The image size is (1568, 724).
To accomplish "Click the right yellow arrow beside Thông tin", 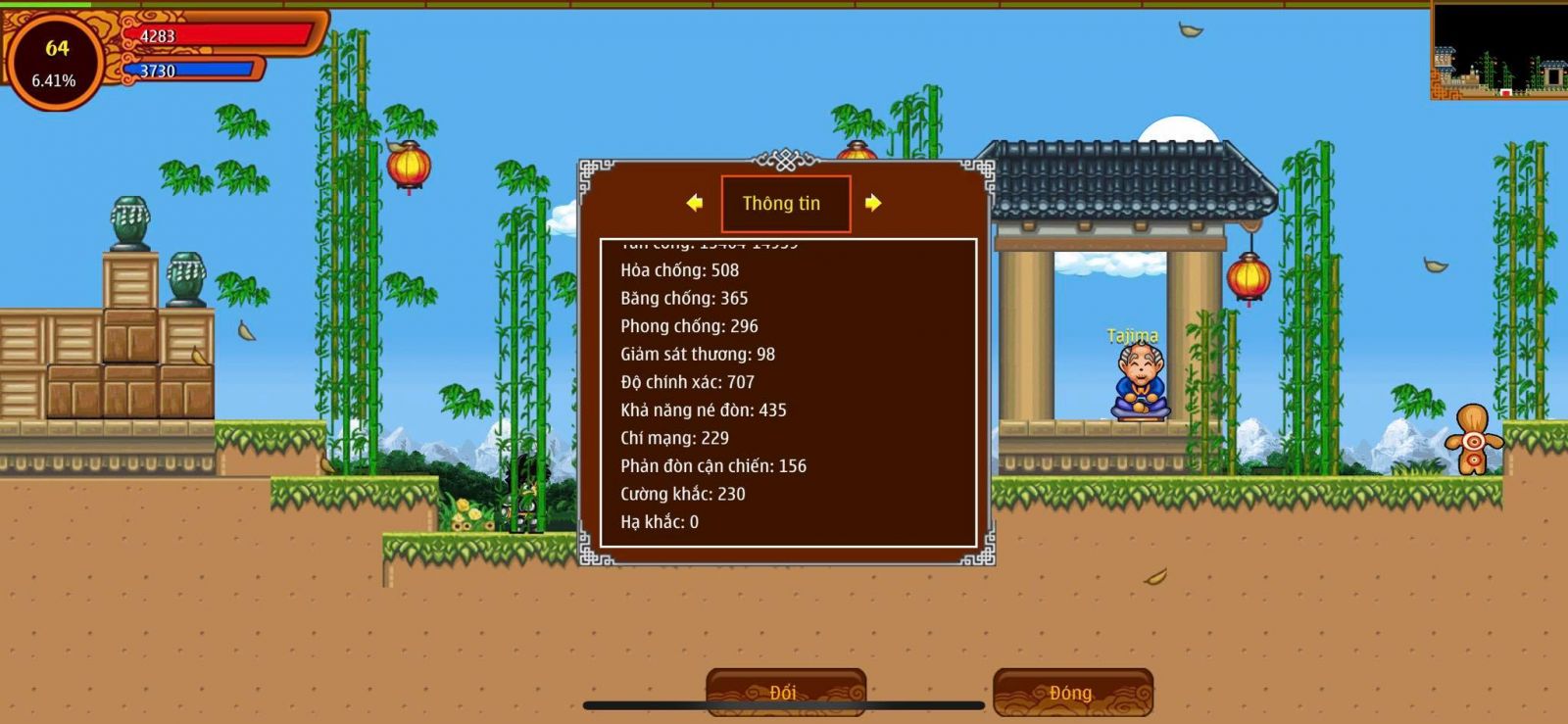I will click(x=872, y=203).
